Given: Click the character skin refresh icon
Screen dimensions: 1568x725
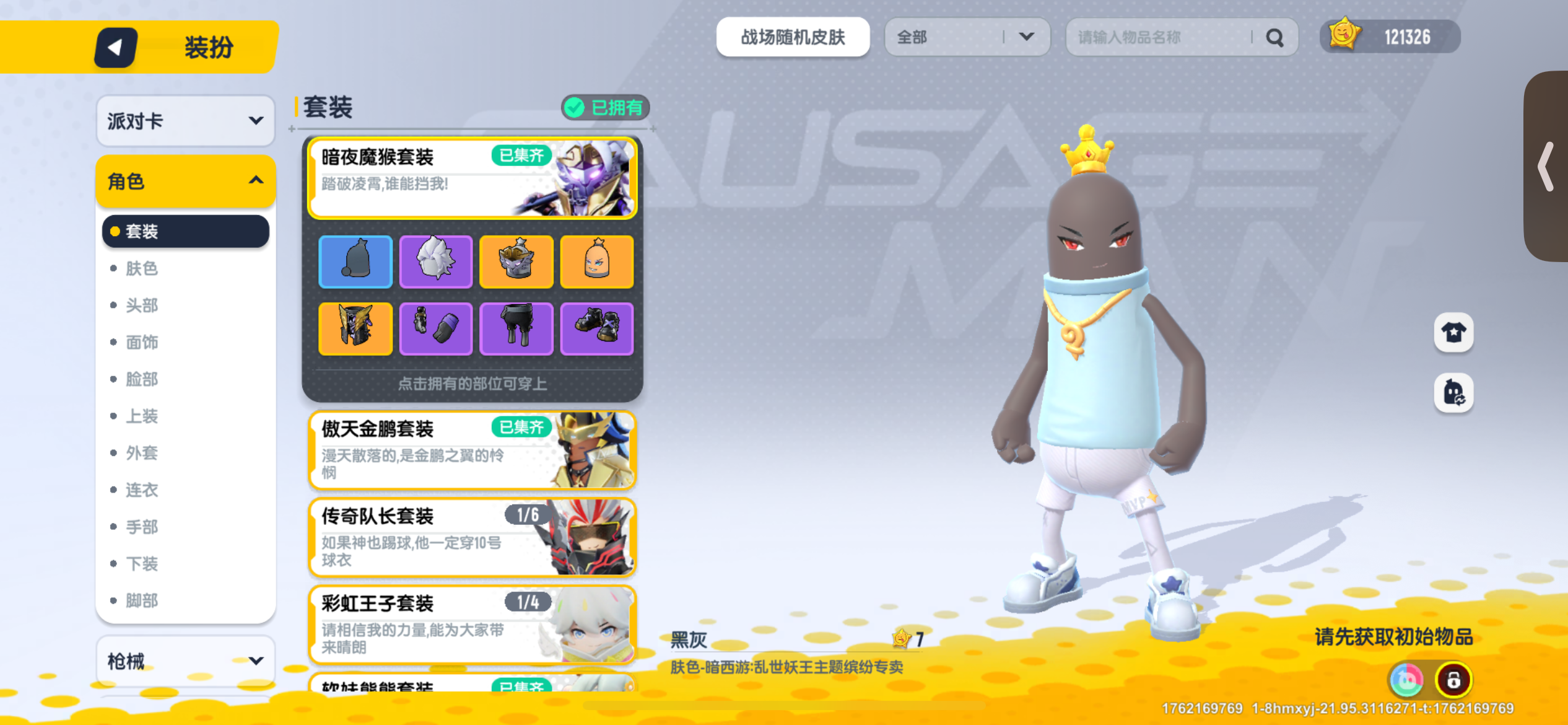Looking at the screenshot, I should 1453,392.
